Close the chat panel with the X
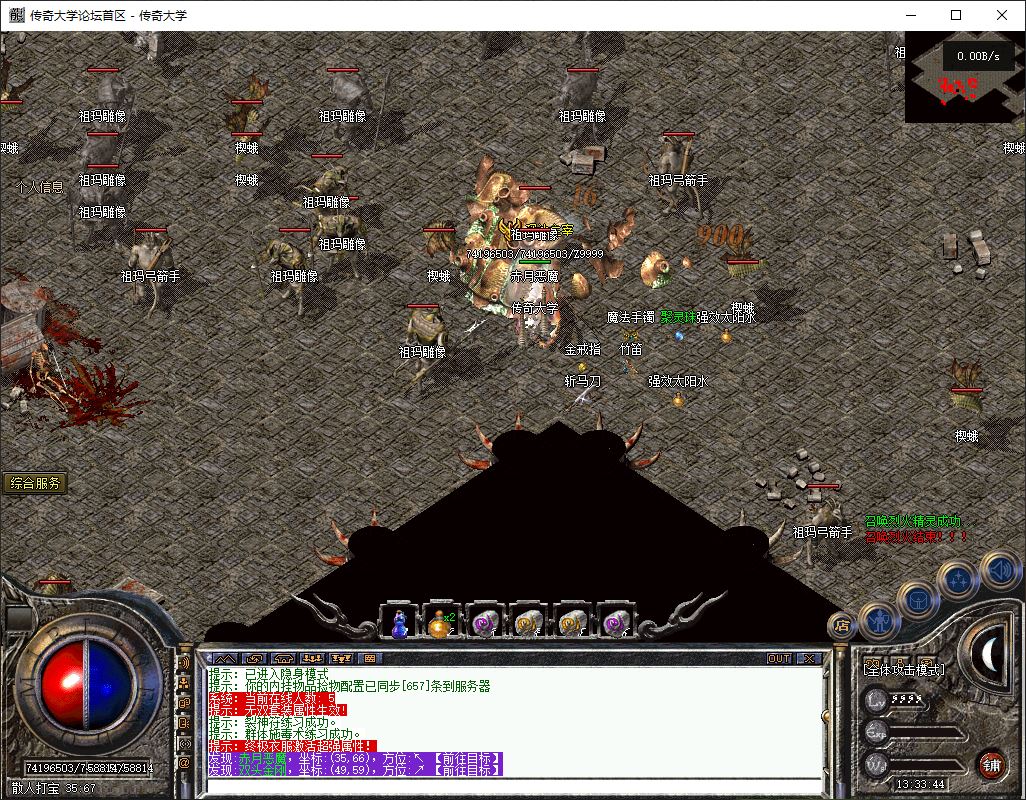The image size is (1026, 800). click(808, 659)
